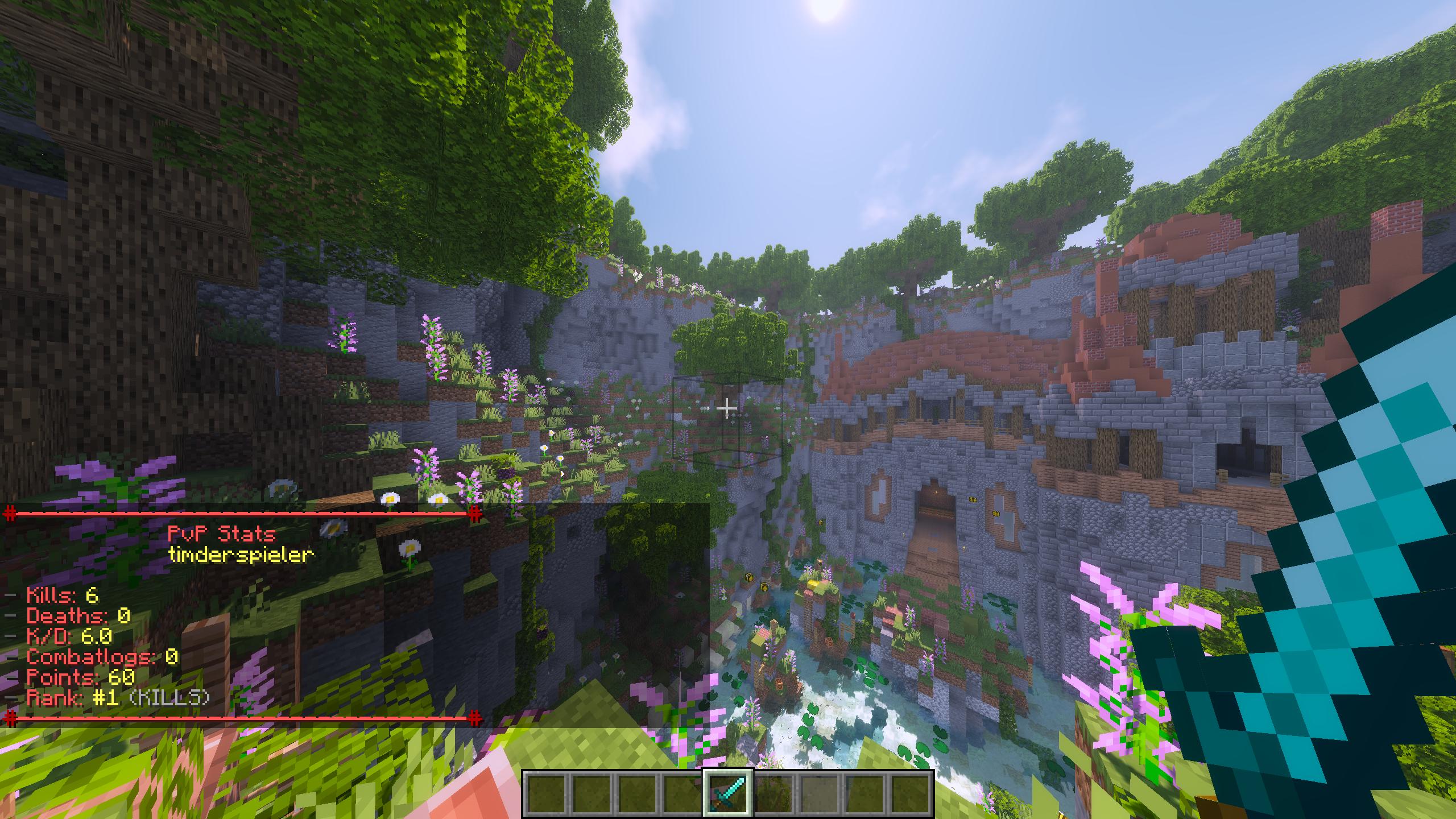The width and height of the screenshot is (1456, 819).
Task: Select the diamond sword hotbar slot
Action: (x=729, y=793)
